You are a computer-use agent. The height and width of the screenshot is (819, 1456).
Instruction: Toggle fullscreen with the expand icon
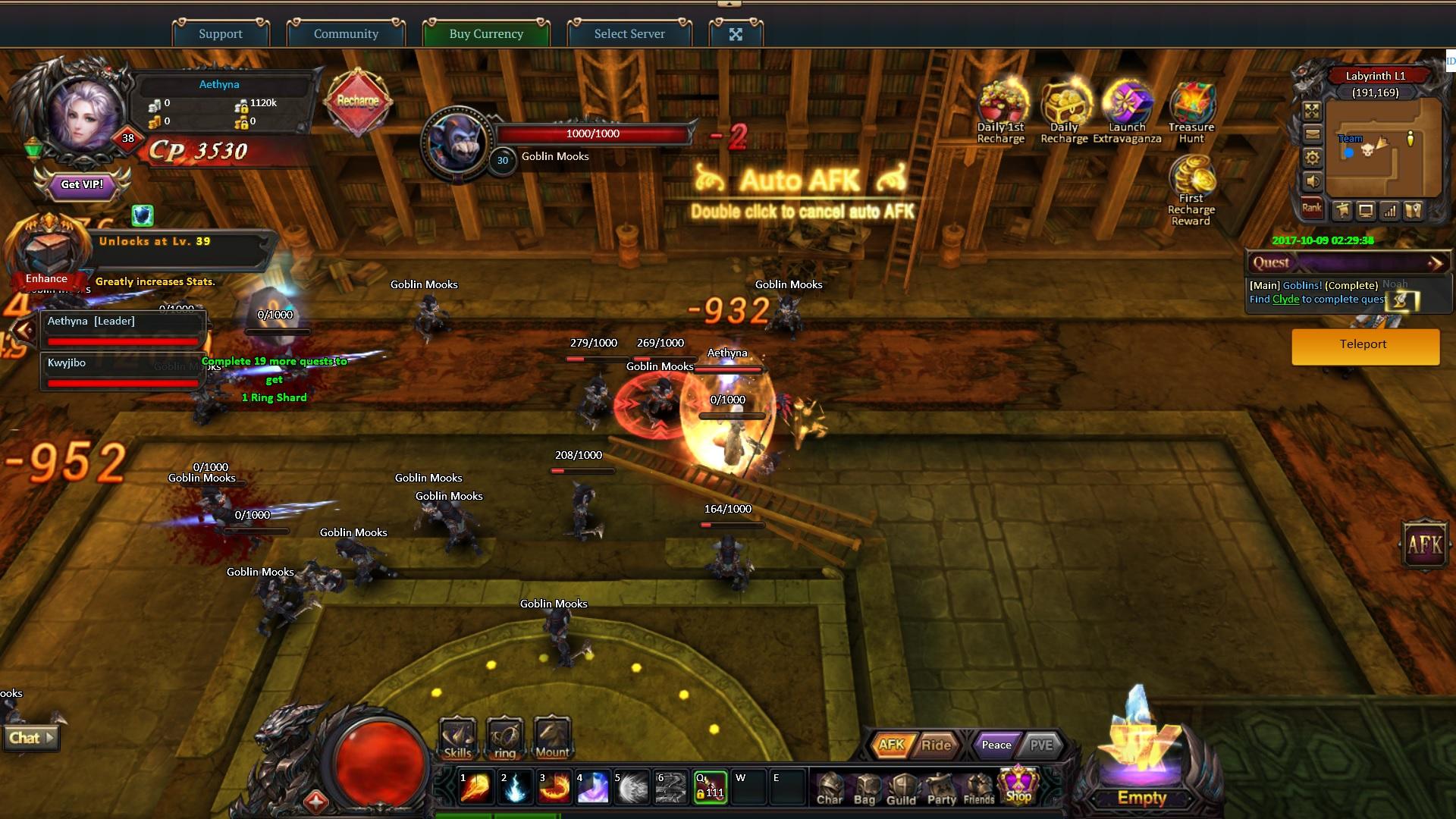click(736, 34)
